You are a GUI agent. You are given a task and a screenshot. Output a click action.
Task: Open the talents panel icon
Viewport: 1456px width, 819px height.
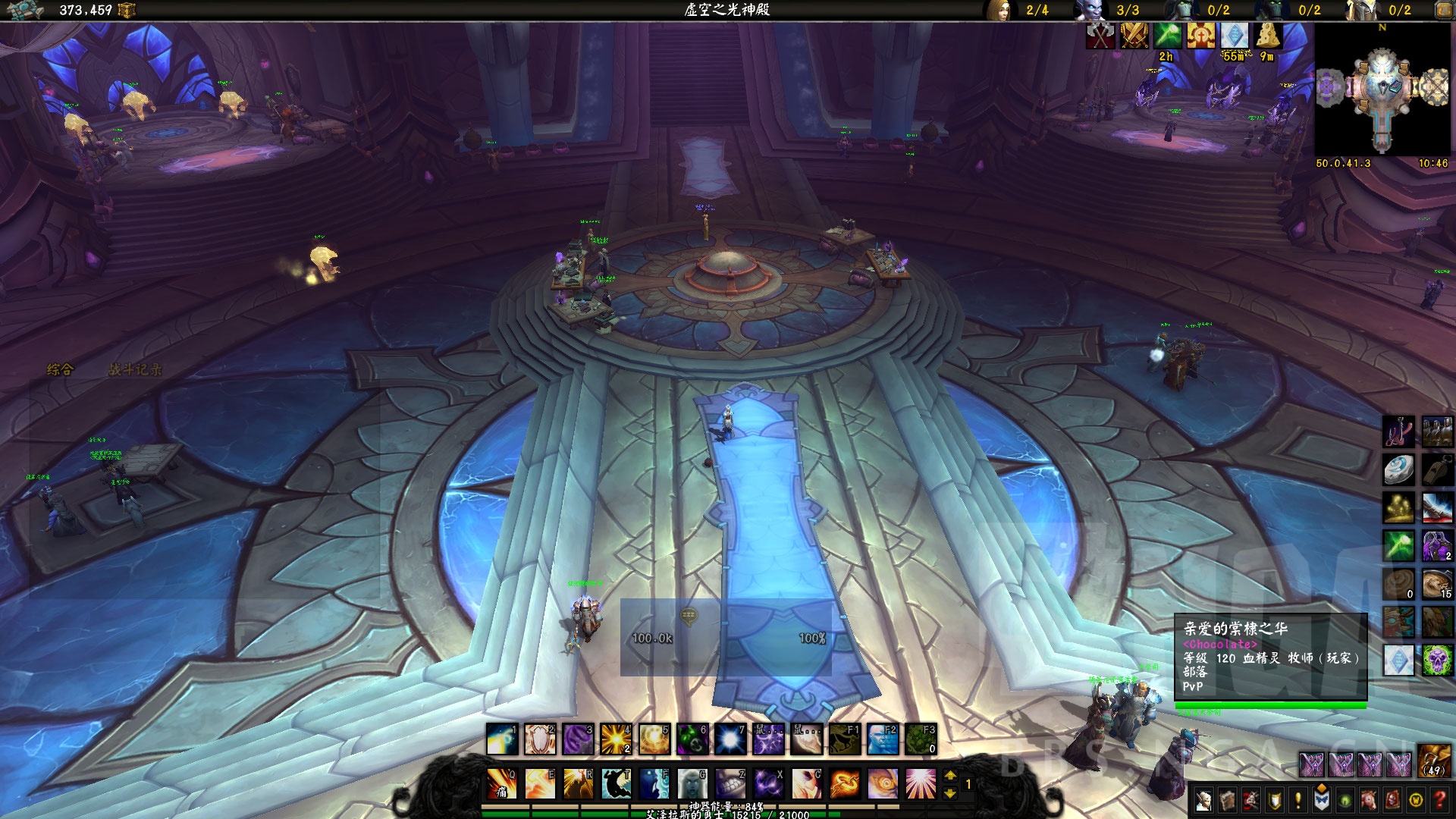click(x=1252, y=800)
